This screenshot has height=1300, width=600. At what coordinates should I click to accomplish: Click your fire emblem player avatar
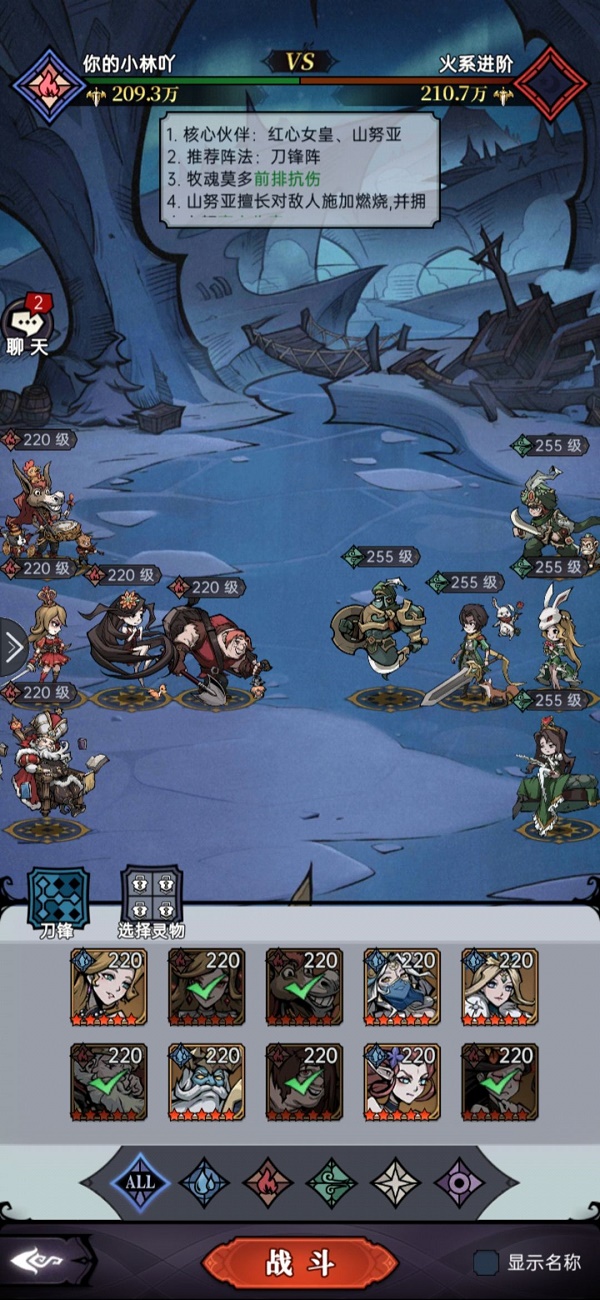(47, 84)
